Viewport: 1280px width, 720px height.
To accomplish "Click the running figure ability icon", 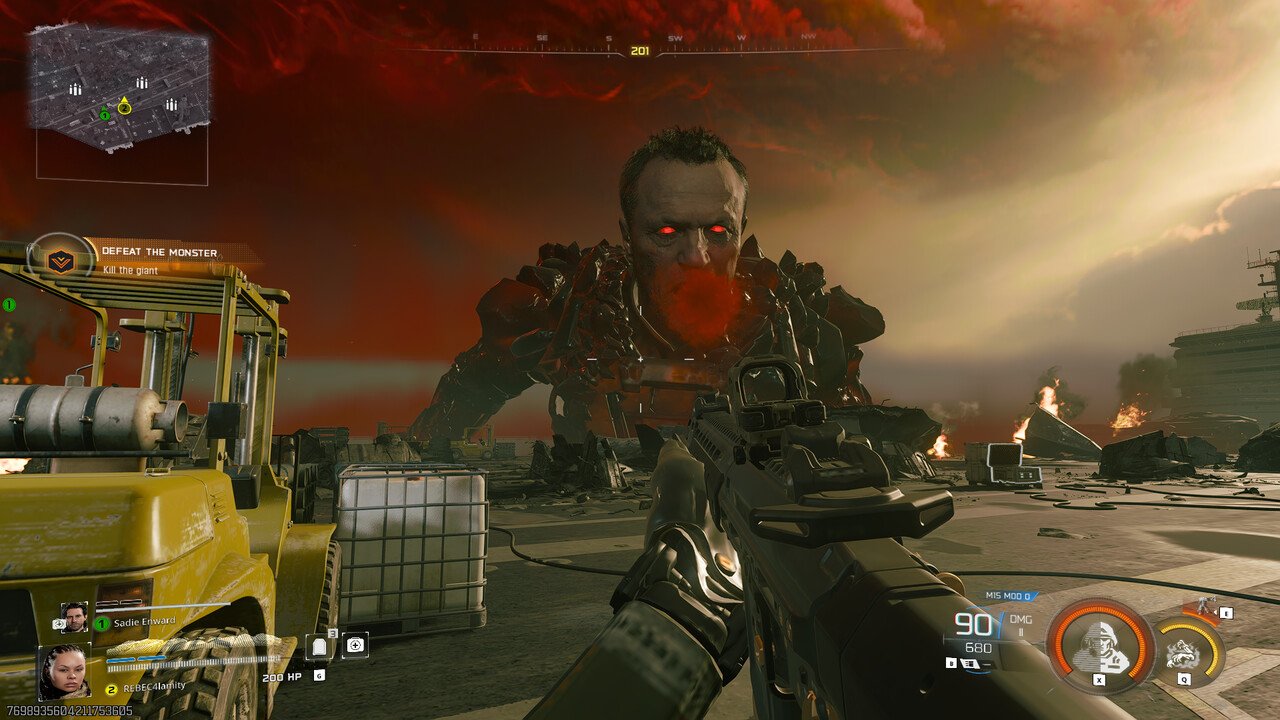I will 1202,607.
